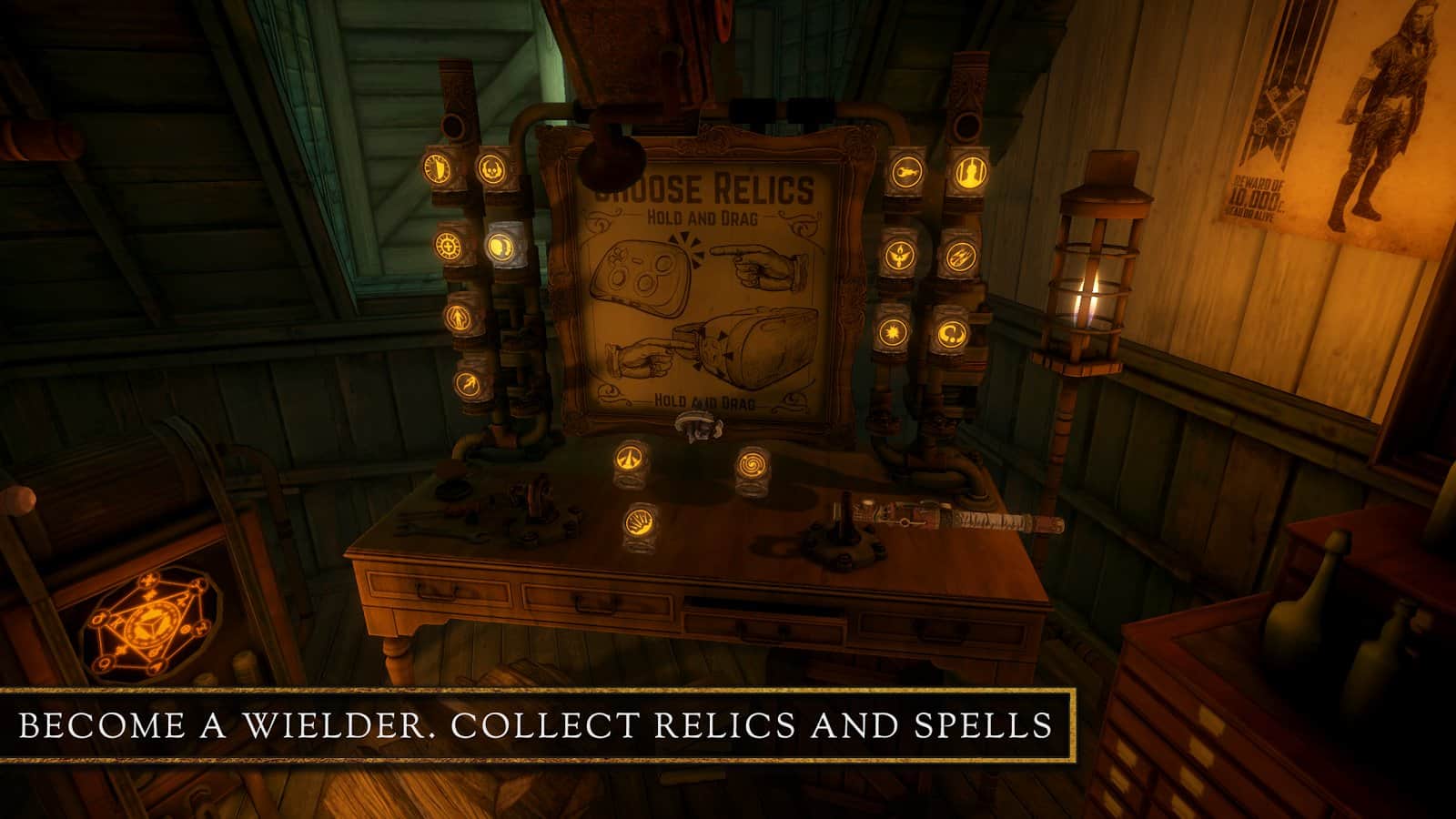
Task: Pick the winged flame relic jar
Action: tap(898, 255)
